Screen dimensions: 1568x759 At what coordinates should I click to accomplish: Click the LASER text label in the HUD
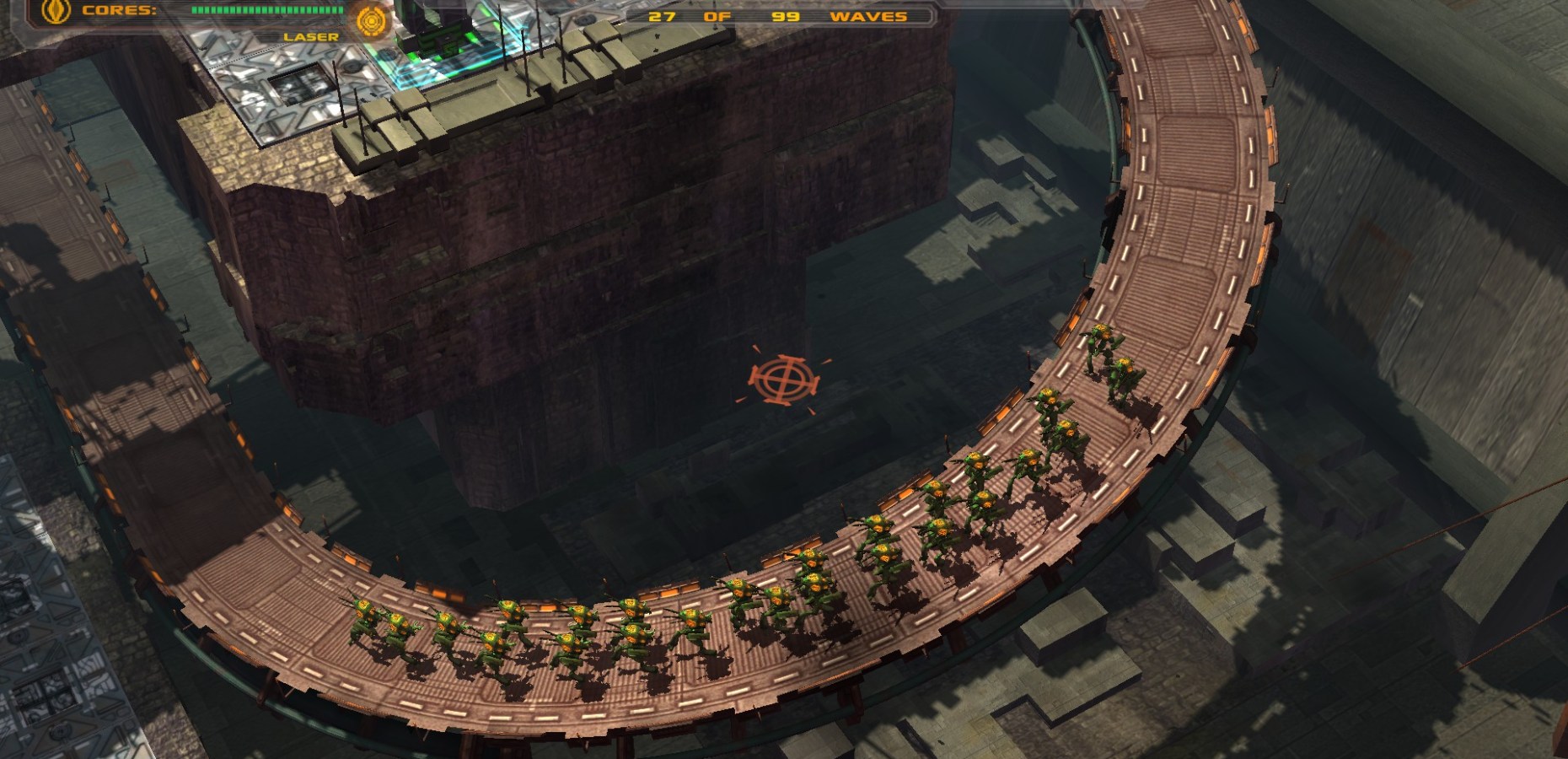click(312, 36)
